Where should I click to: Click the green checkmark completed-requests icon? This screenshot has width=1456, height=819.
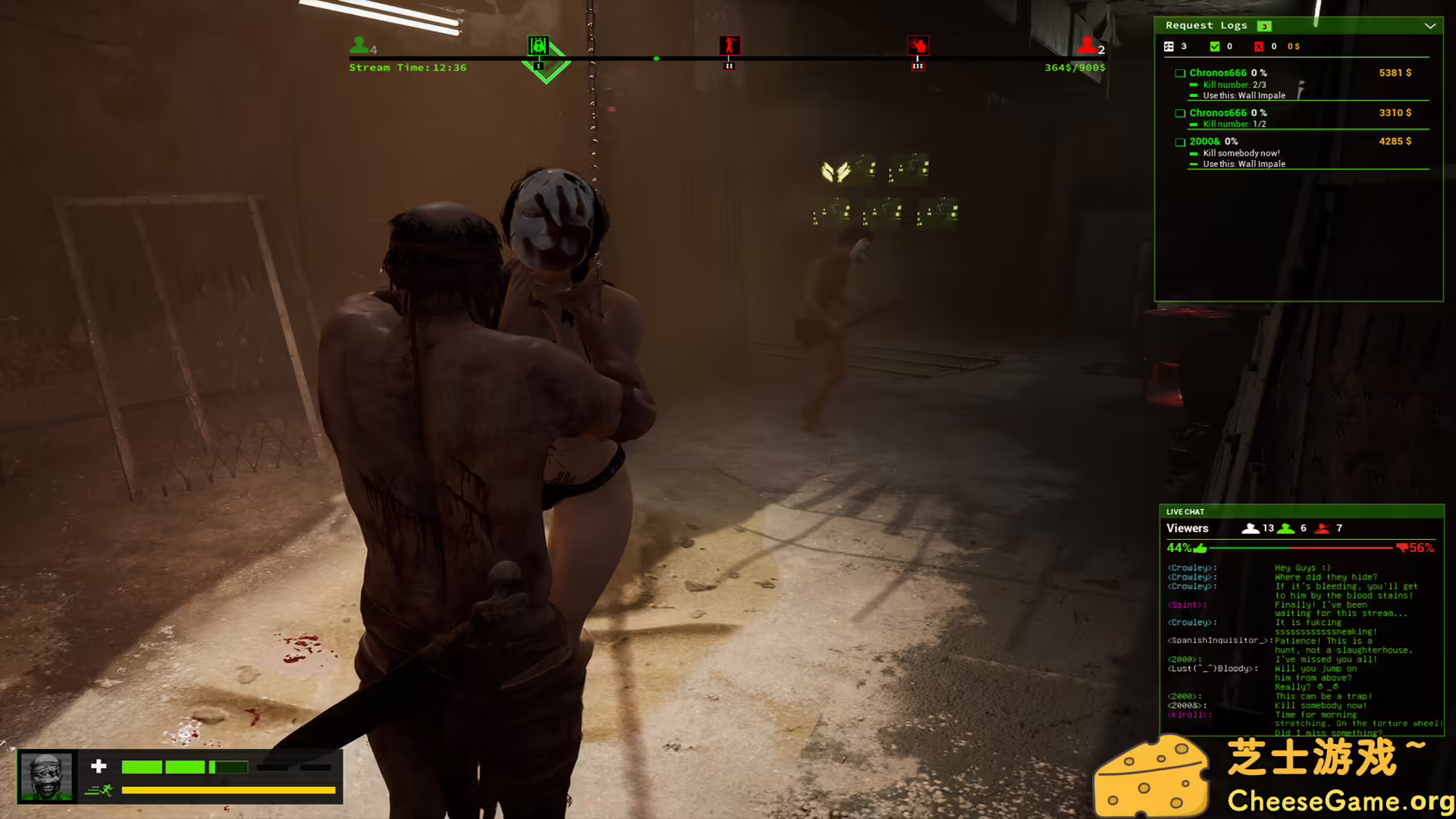click(x=1215, y=46)
